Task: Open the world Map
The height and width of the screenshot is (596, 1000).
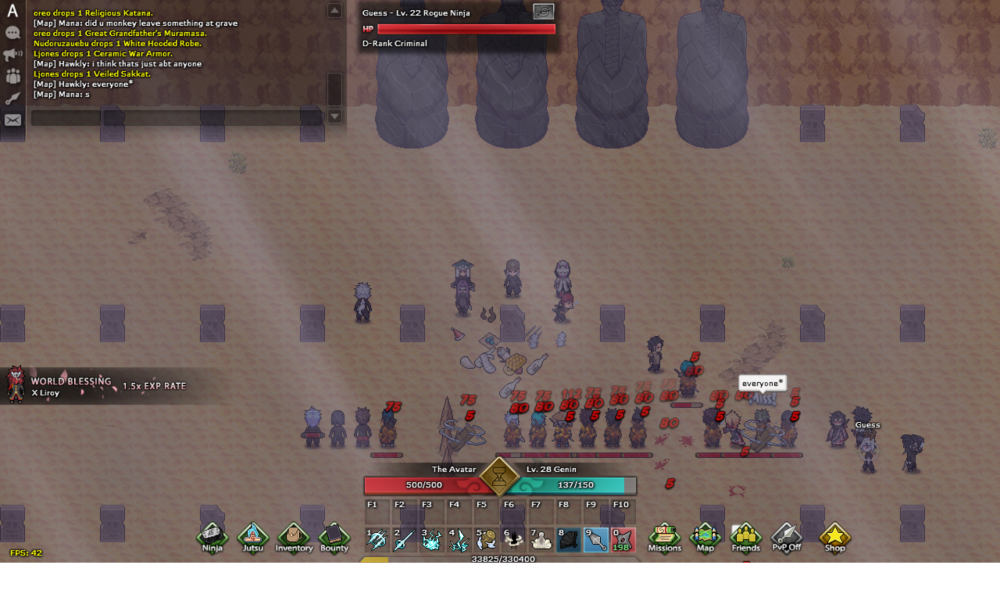Action: [x=705, y=537]
